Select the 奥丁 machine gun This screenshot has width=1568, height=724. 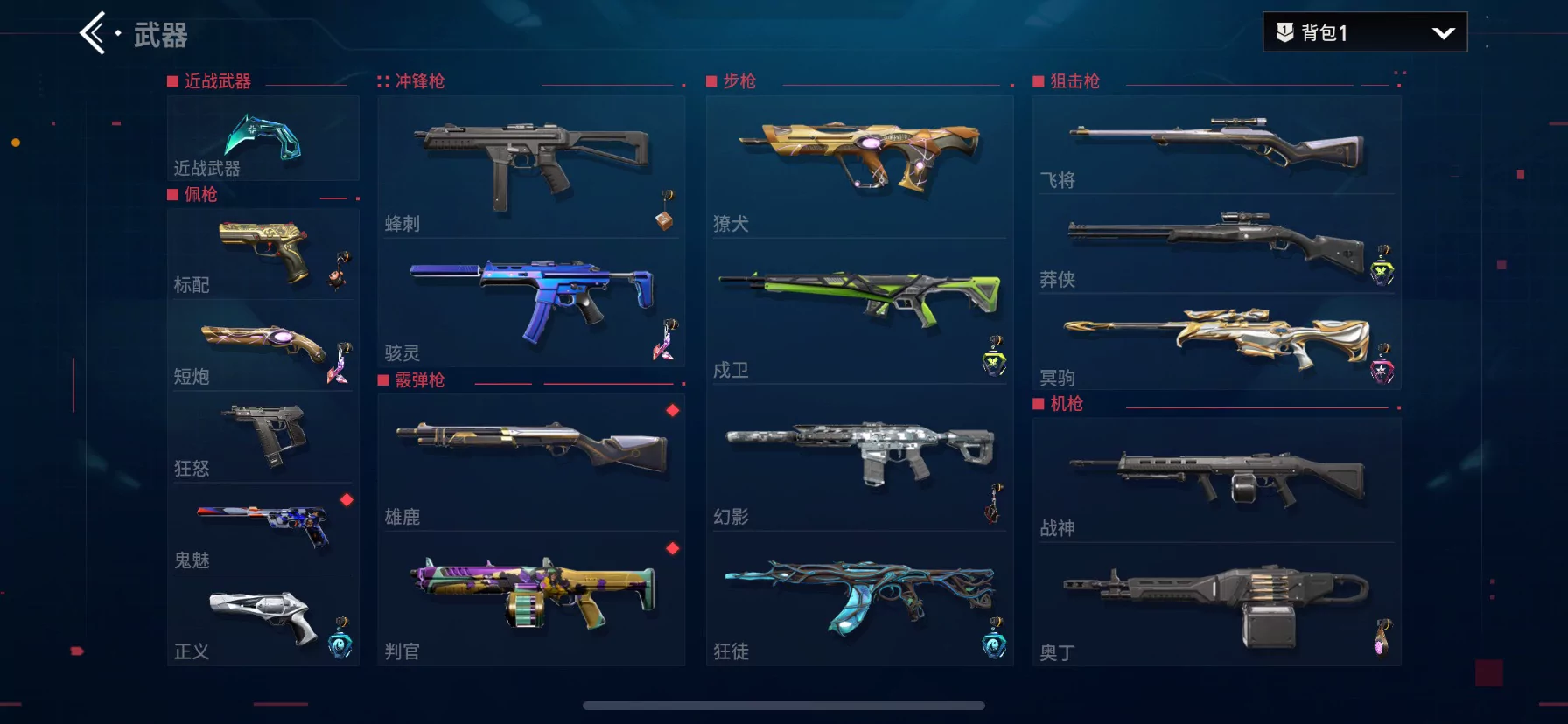point(1216,603)
